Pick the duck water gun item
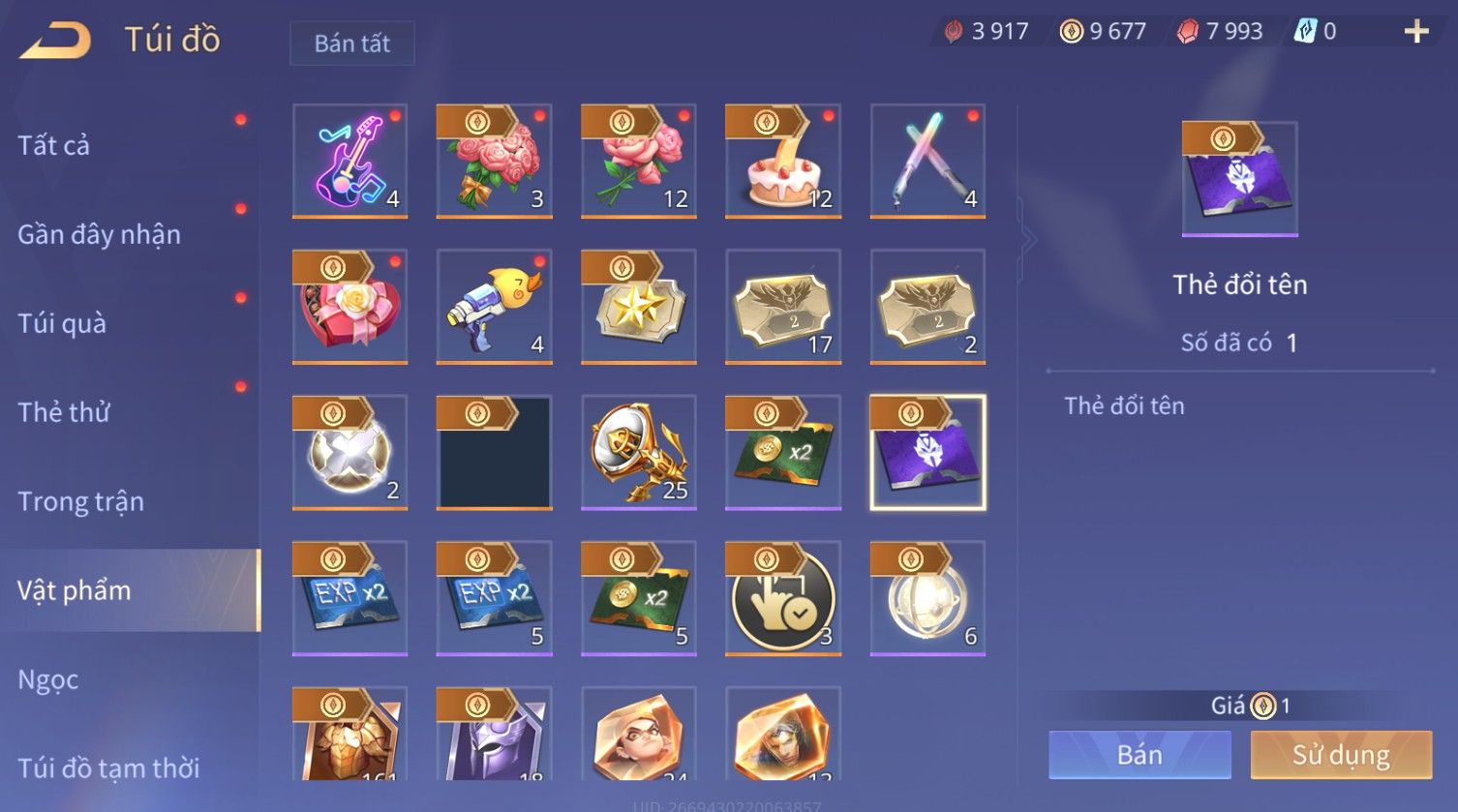This screenshot has height=812, width=1458. pyautogui.click(x=494, y=307)
